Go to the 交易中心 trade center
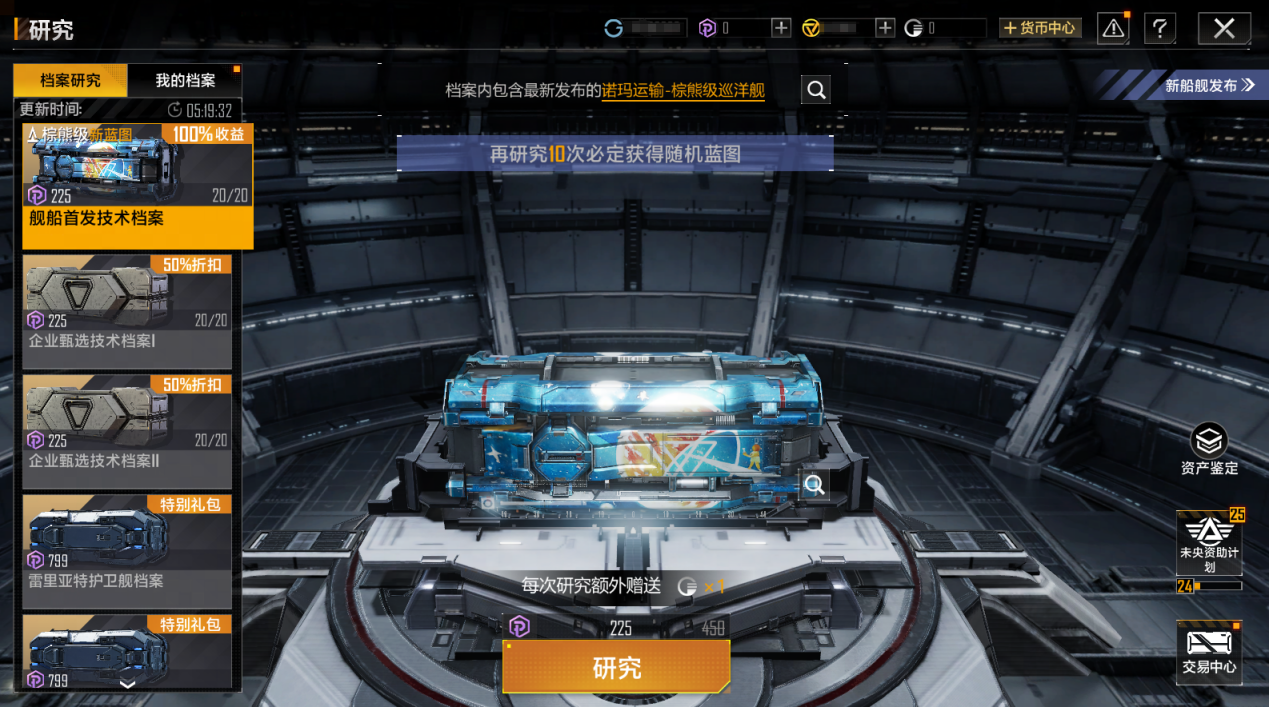 tap(1209, 652)
